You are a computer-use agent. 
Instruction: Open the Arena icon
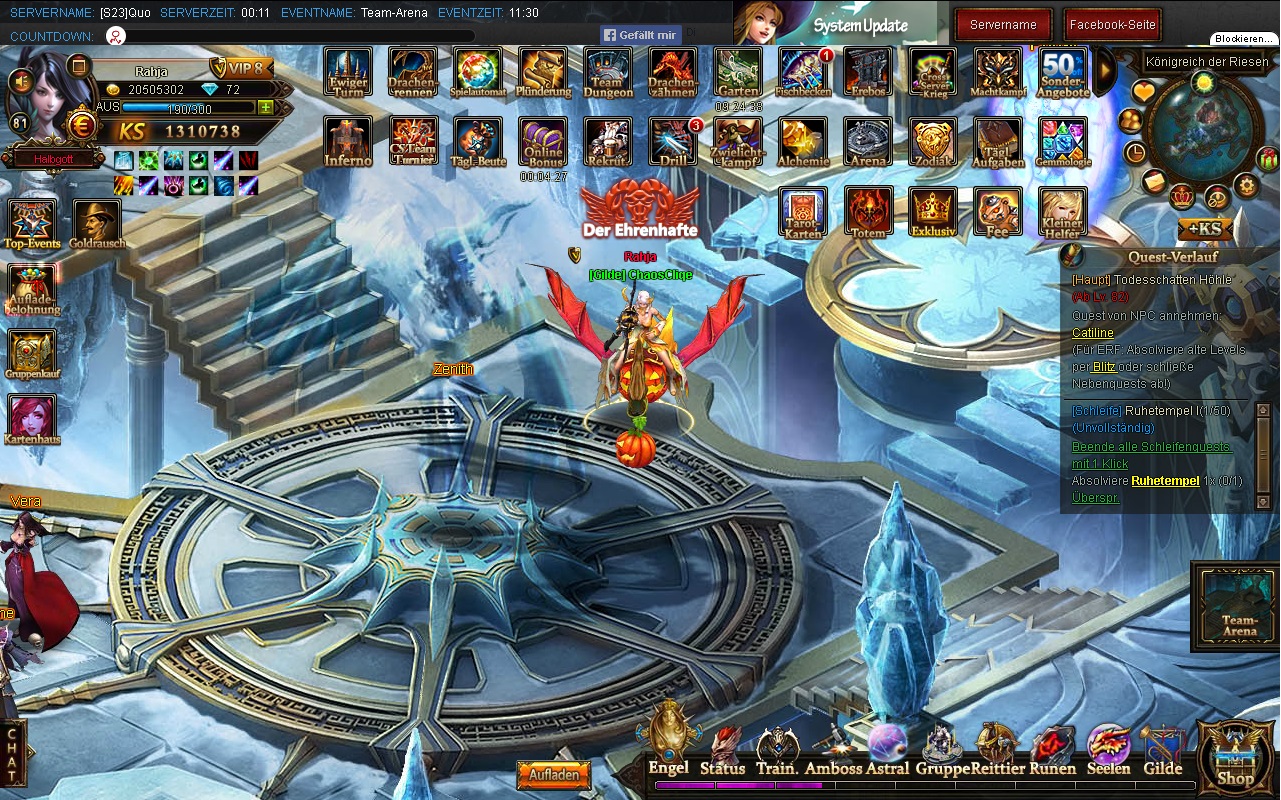pyautogui.click(x=868, y=142)
